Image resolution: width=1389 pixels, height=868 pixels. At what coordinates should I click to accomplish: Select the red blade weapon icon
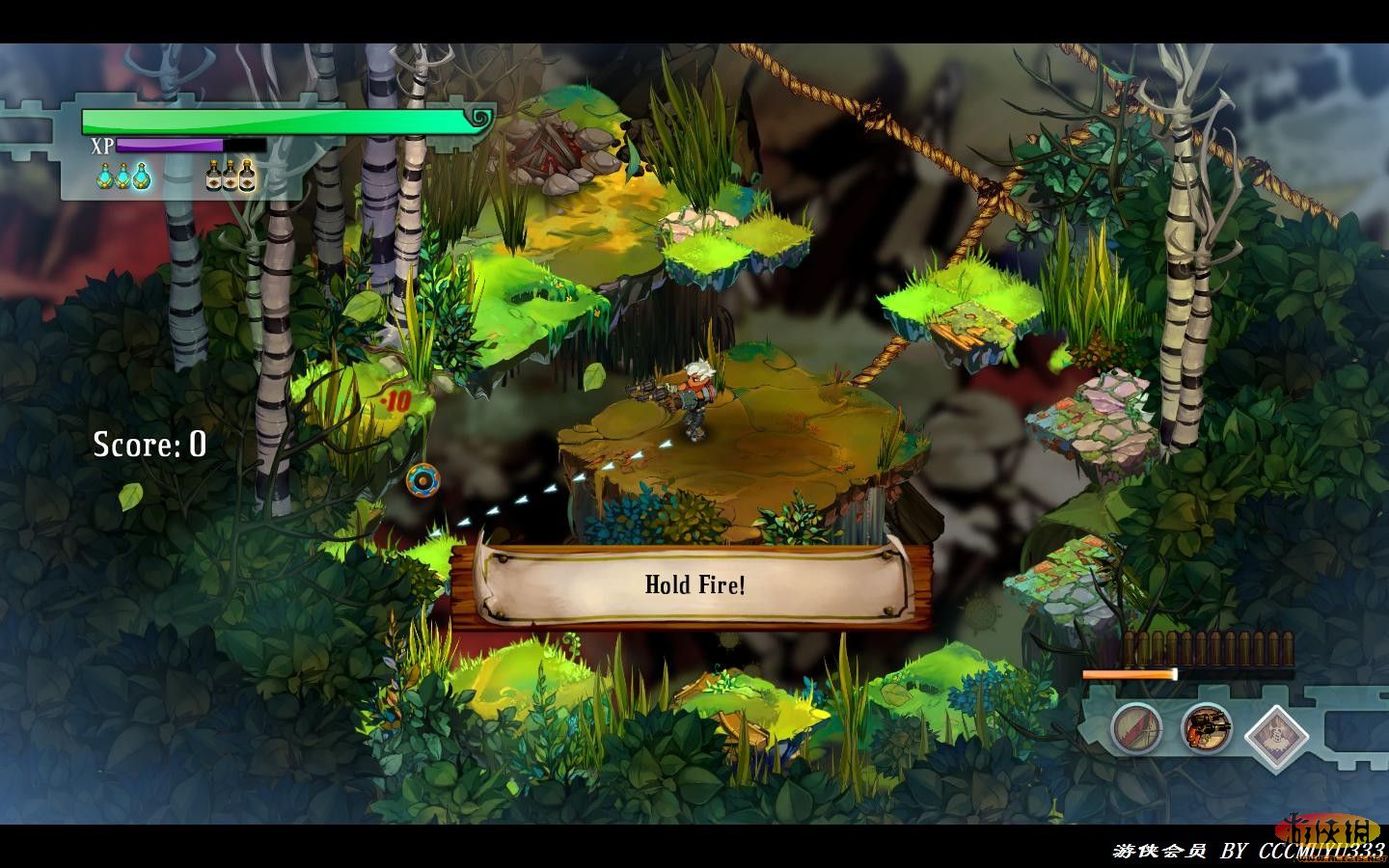[x=1135, y=728]
